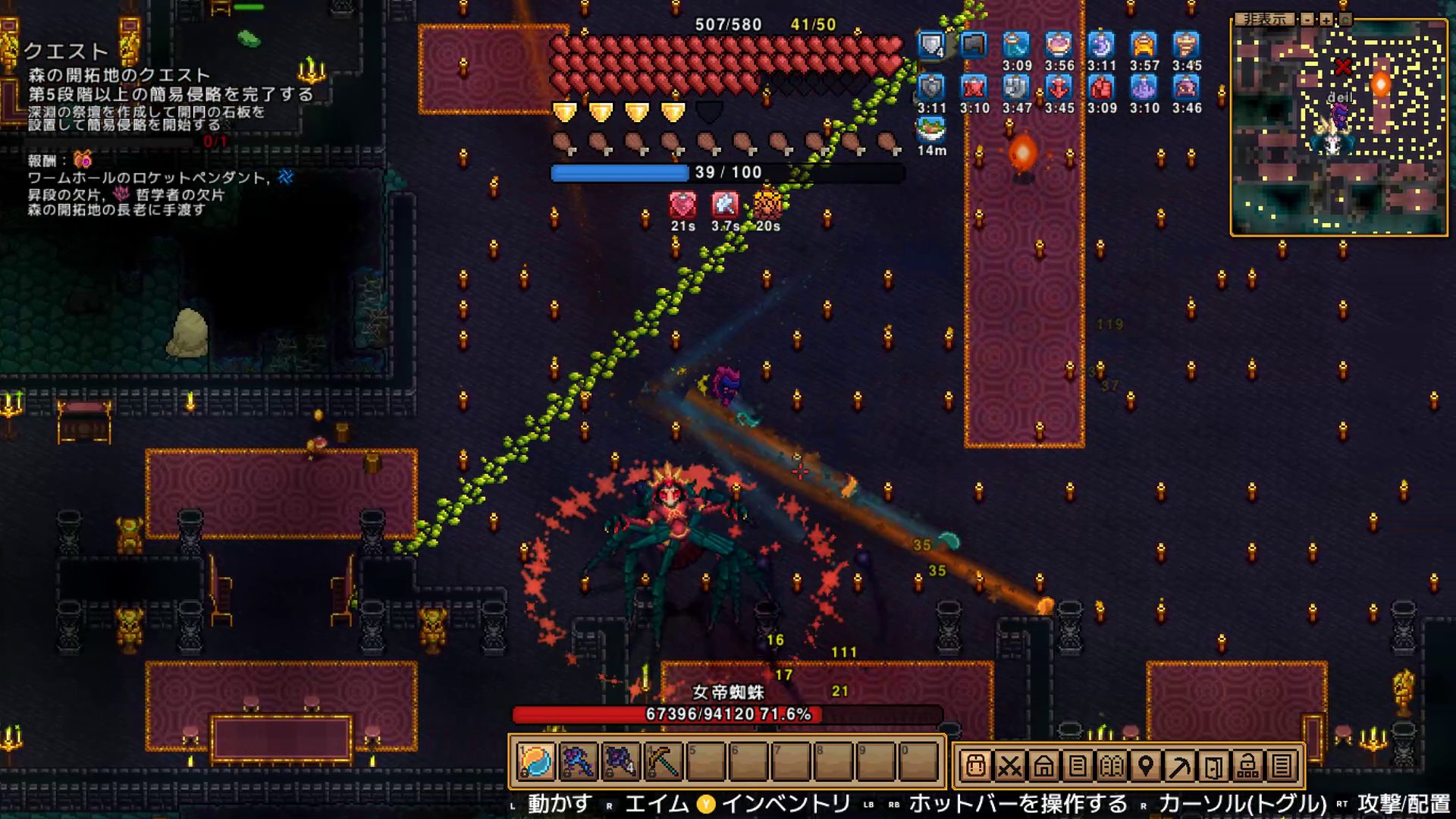The width and height of the screenshot is (1456, 819).
Task: Open the house settlement button
Action: point(1043,767)
